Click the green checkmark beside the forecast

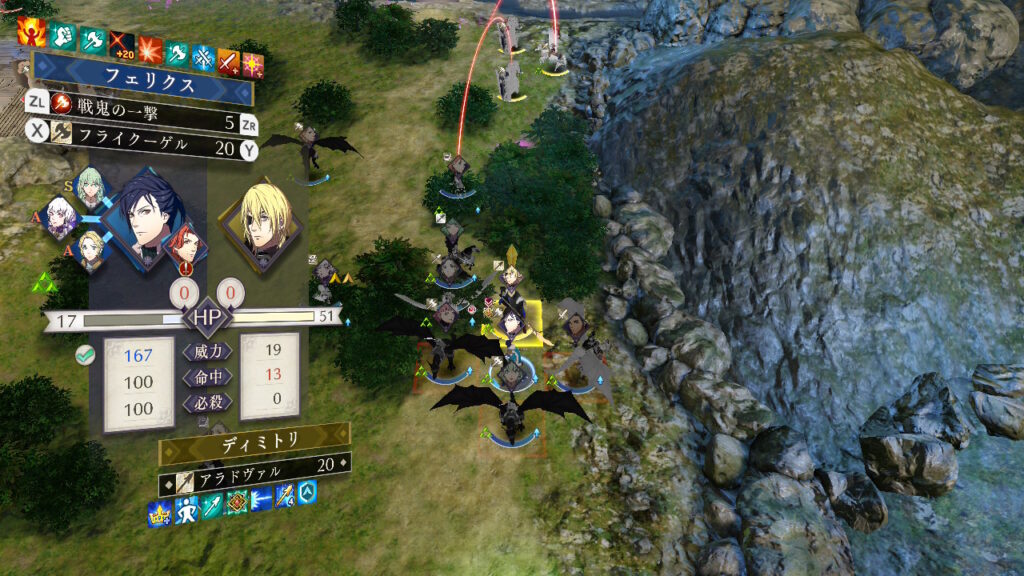click(85, 353)
